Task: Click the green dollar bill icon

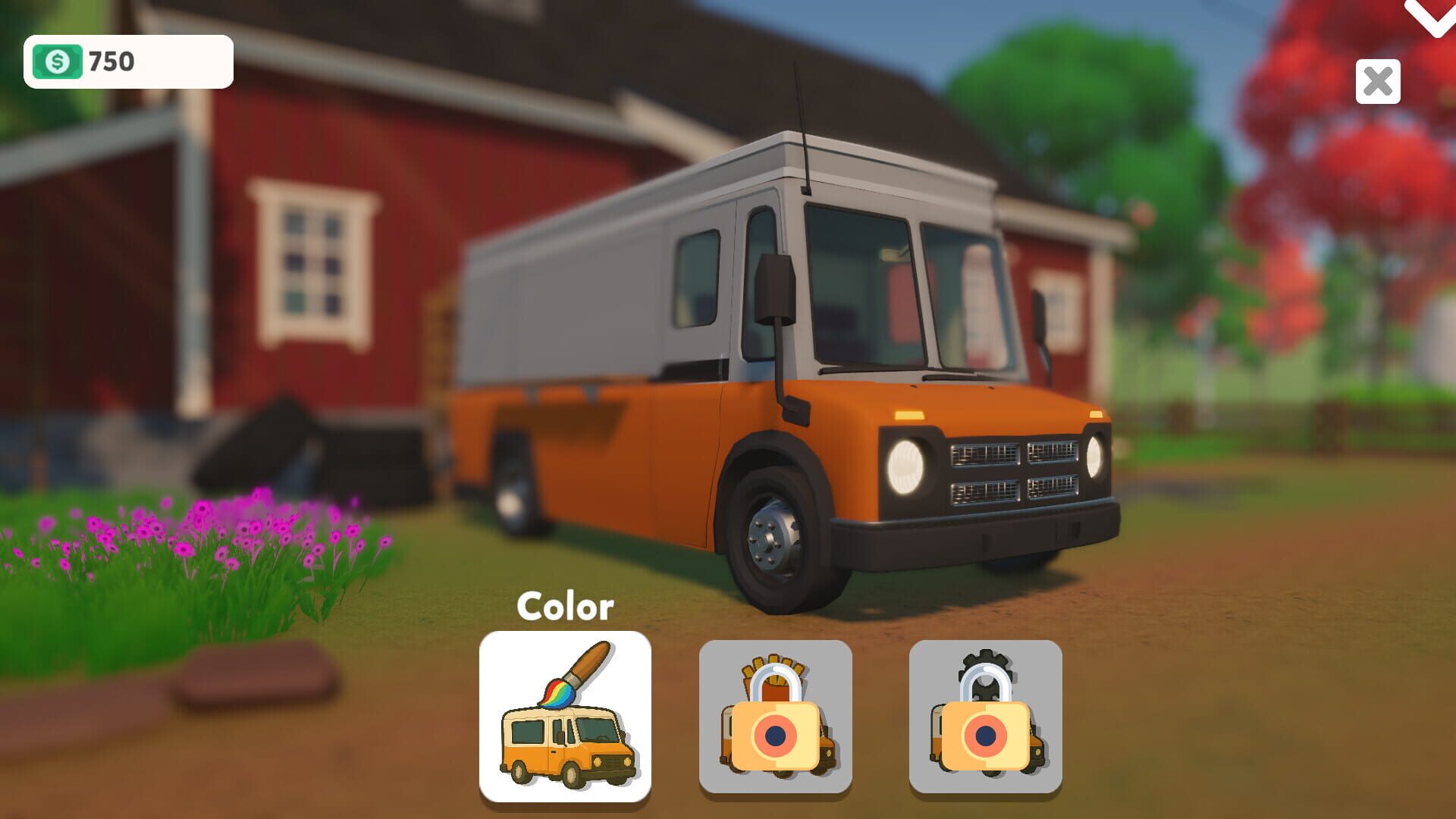Action: [x=59, y=59]
